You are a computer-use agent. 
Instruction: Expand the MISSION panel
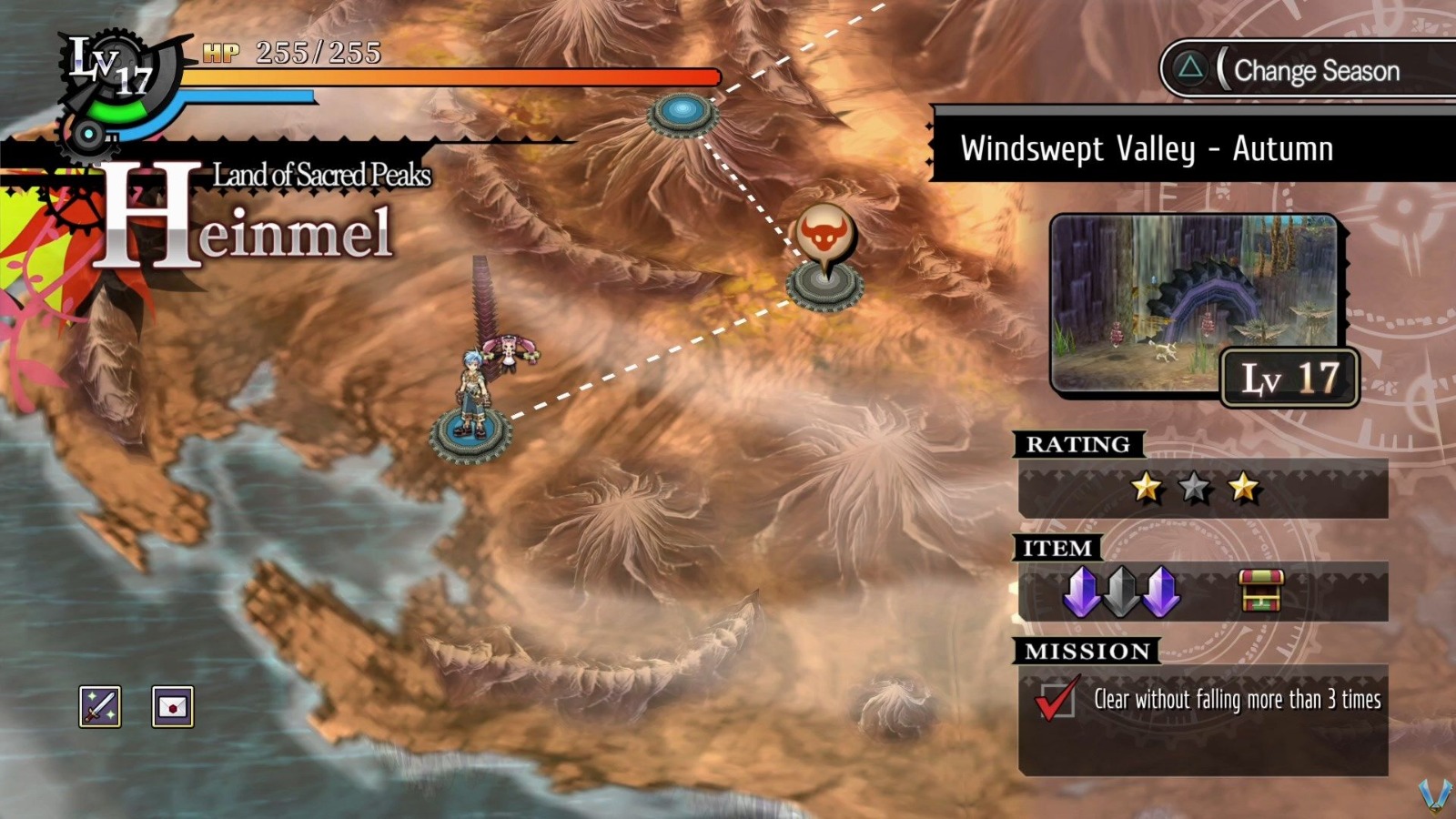1087,651
